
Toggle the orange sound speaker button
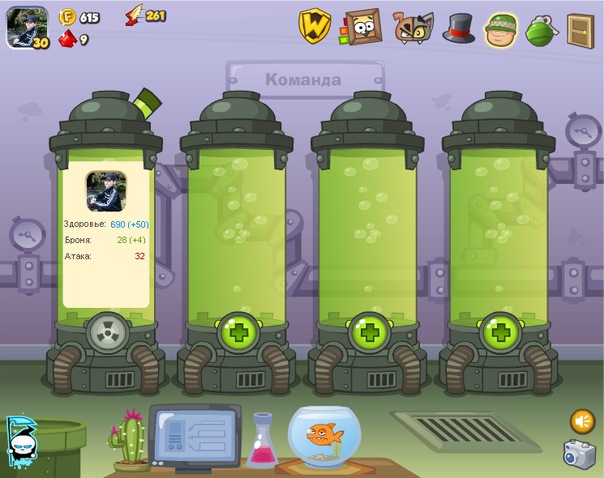tap(582, 421)
